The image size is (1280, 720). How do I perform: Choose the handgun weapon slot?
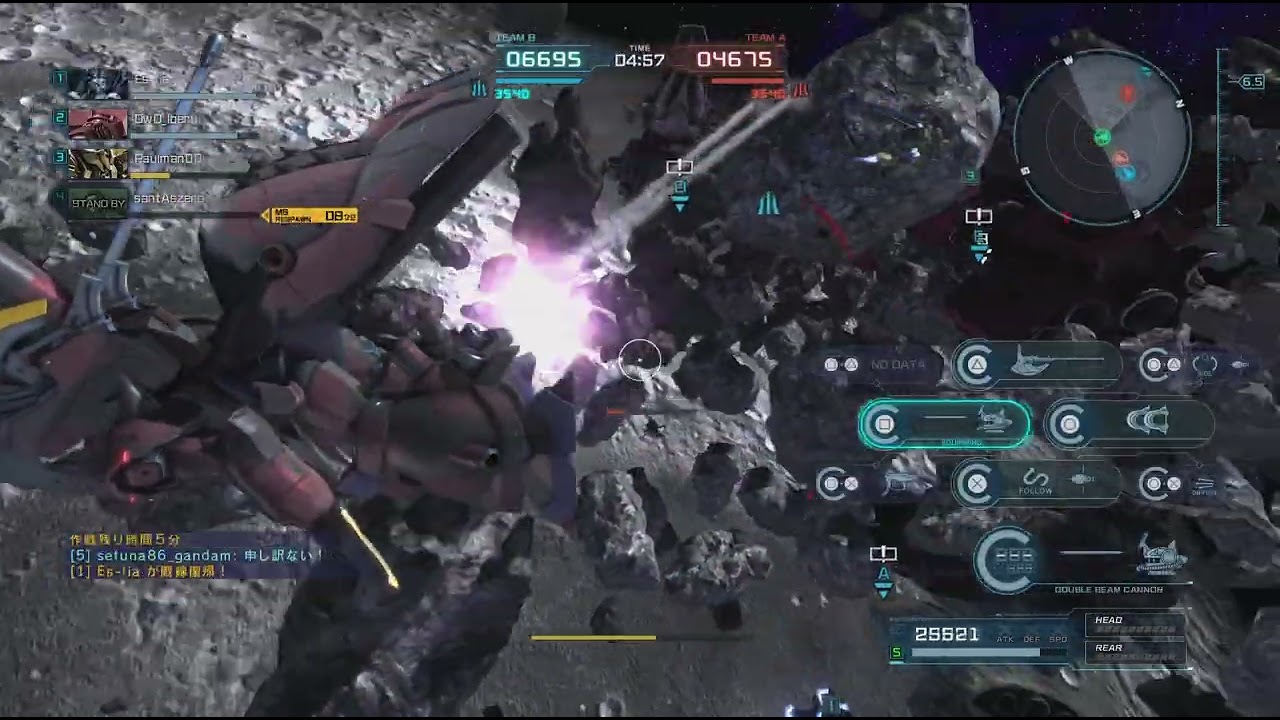click(880, 485)
